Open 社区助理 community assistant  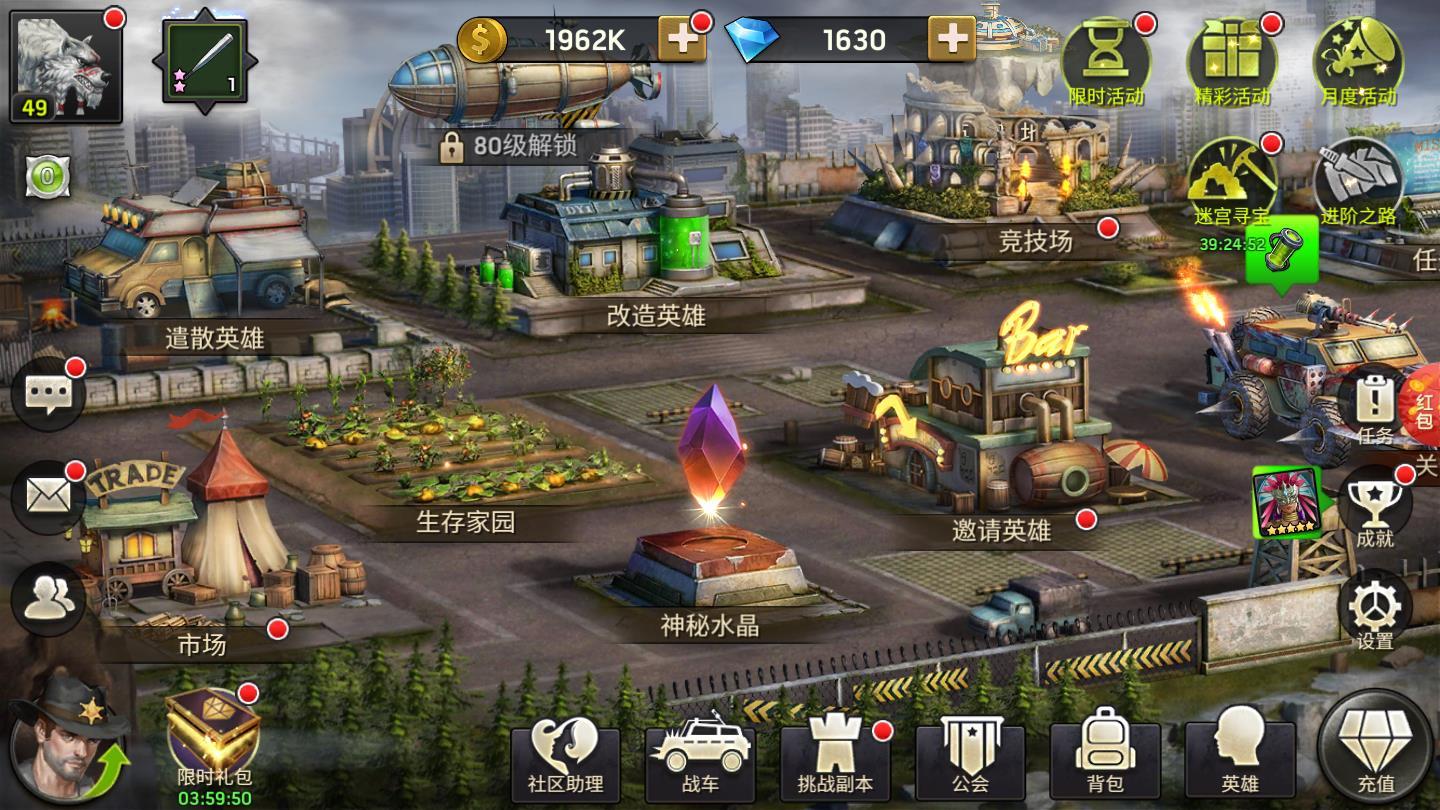pos(565,760)
